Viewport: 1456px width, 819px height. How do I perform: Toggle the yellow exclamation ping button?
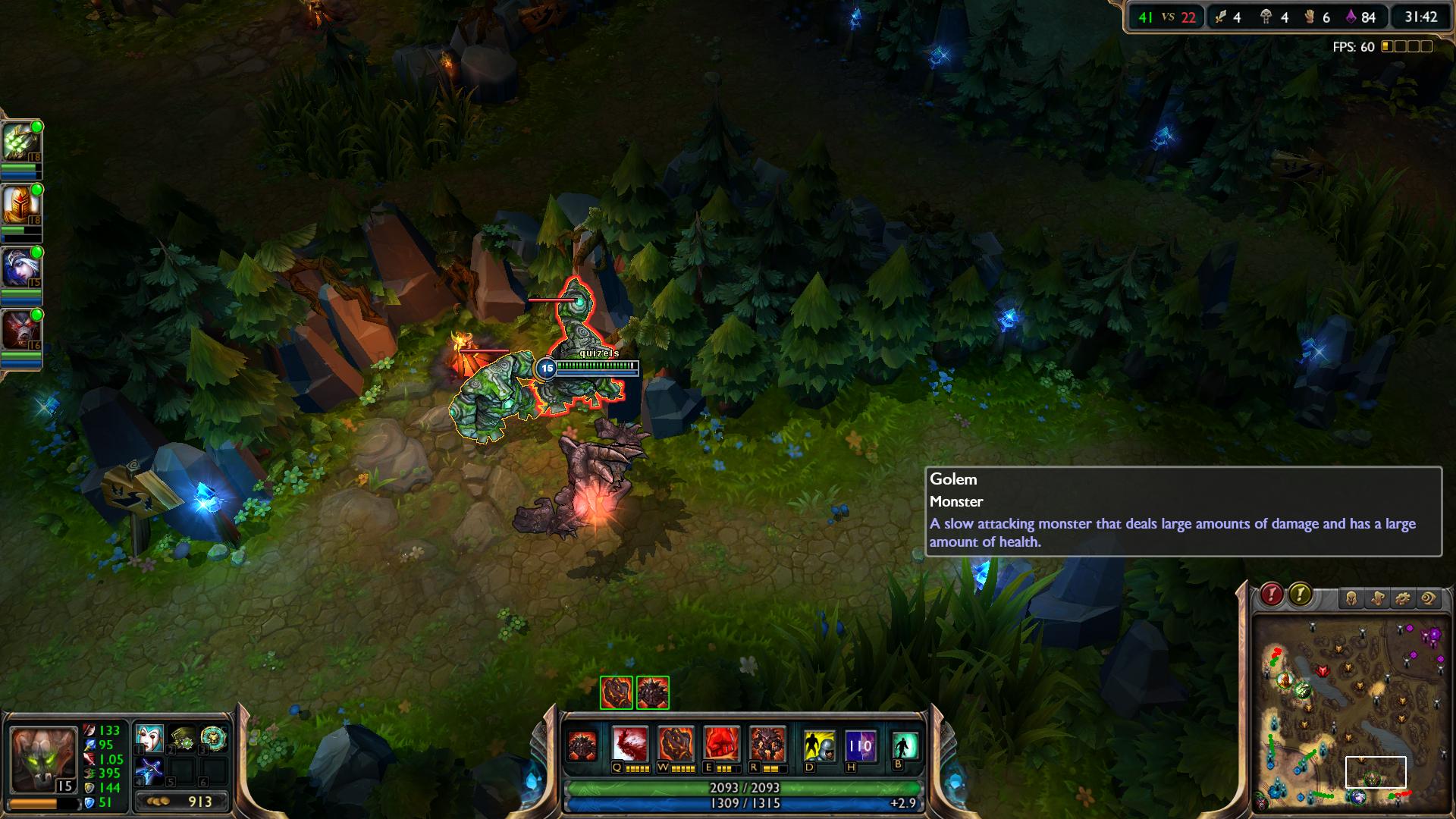(1300, 595)
